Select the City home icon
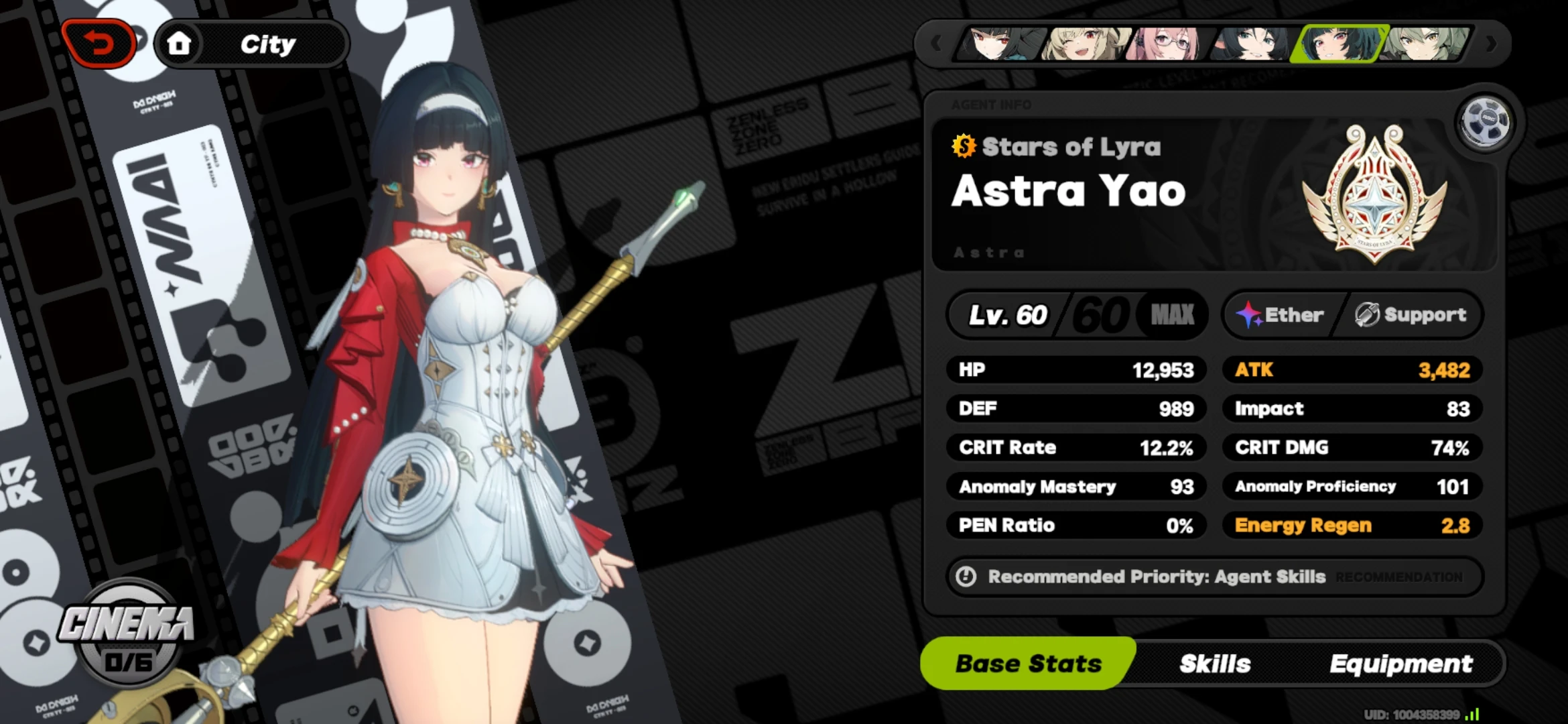Screen dimensions: 1568x724 [x=180, y=42]
